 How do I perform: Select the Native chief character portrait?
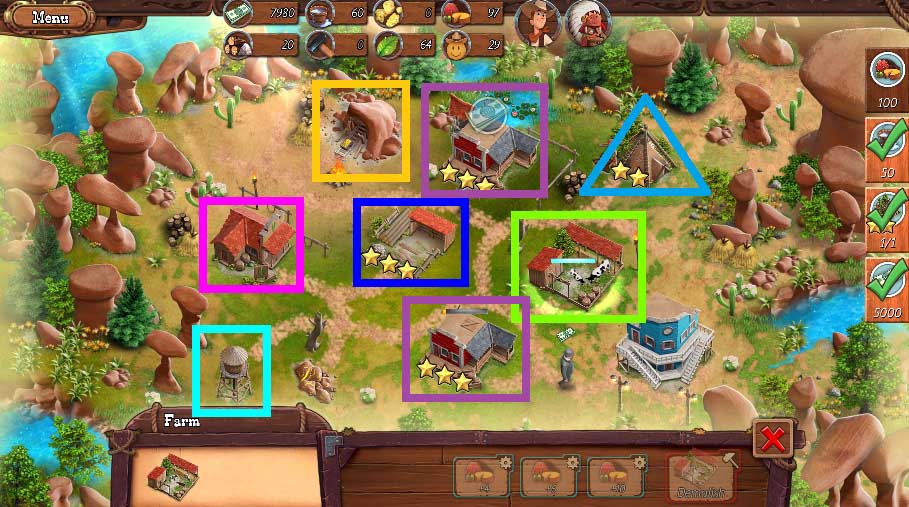click(588, 21)
